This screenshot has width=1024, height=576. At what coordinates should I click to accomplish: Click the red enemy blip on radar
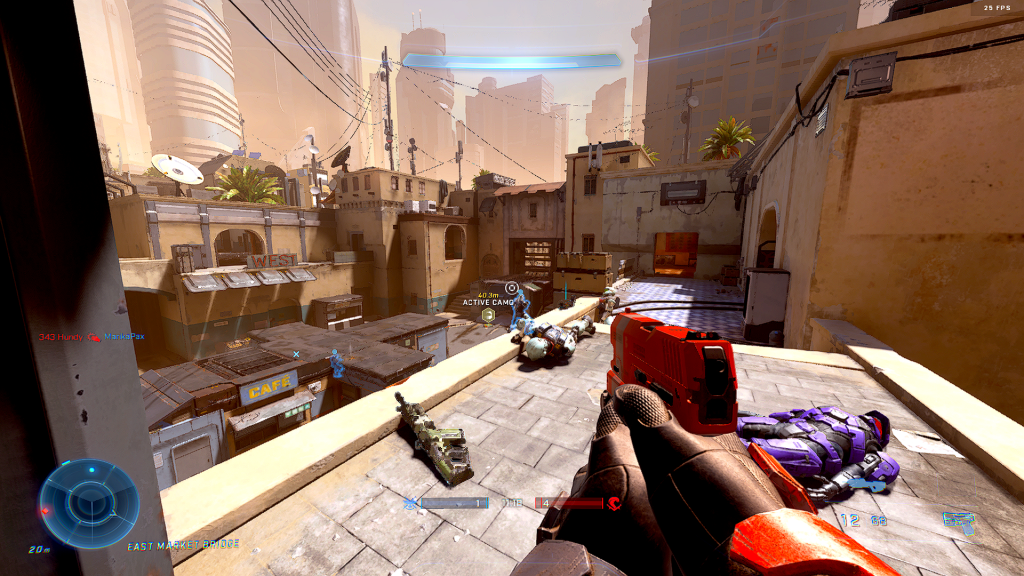click(x=44, y=510)
